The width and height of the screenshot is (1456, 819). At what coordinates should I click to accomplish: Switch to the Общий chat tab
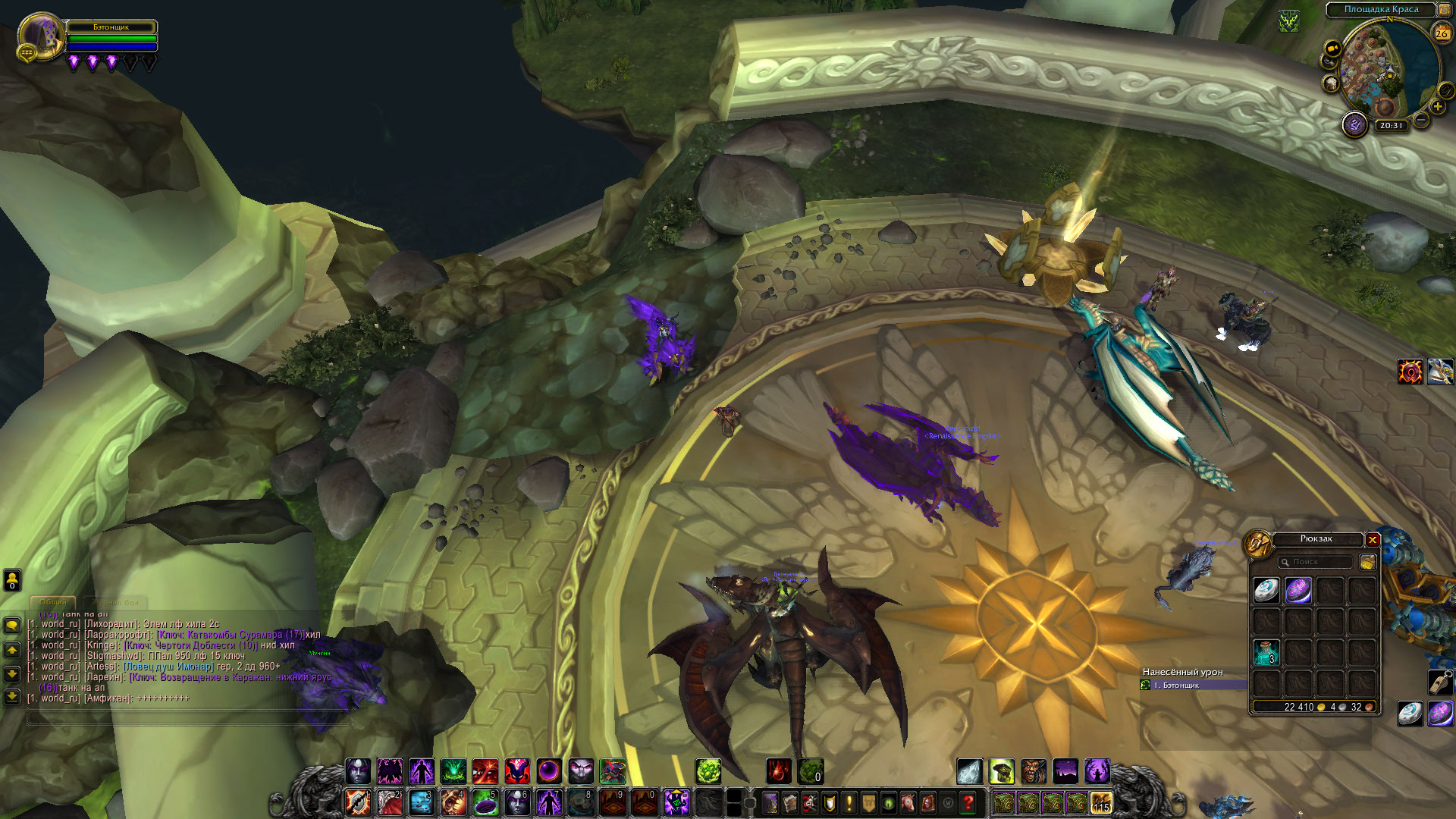(53, 602)
